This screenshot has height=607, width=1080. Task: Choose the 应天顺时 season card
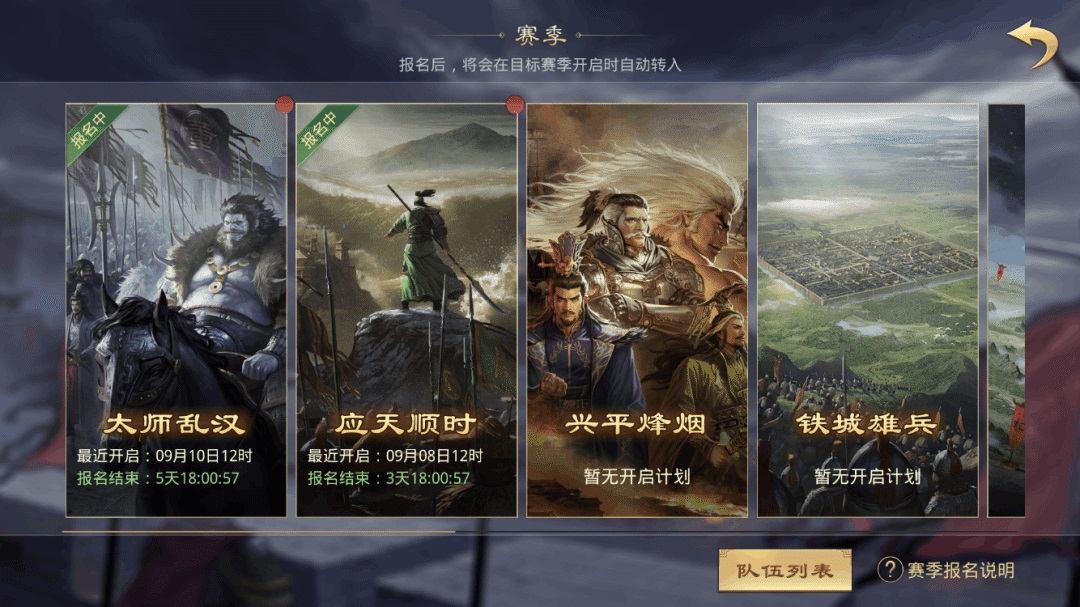point(406,310)
